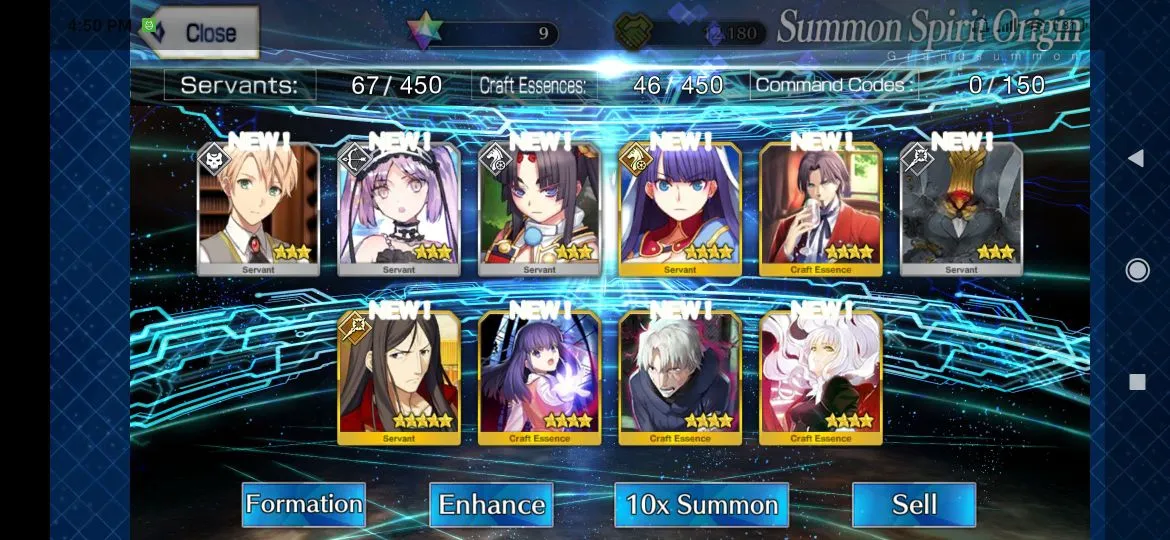Screen dimensions: 1170x540
Task: Tap the Android home circle button
Action: [1137, 269]
